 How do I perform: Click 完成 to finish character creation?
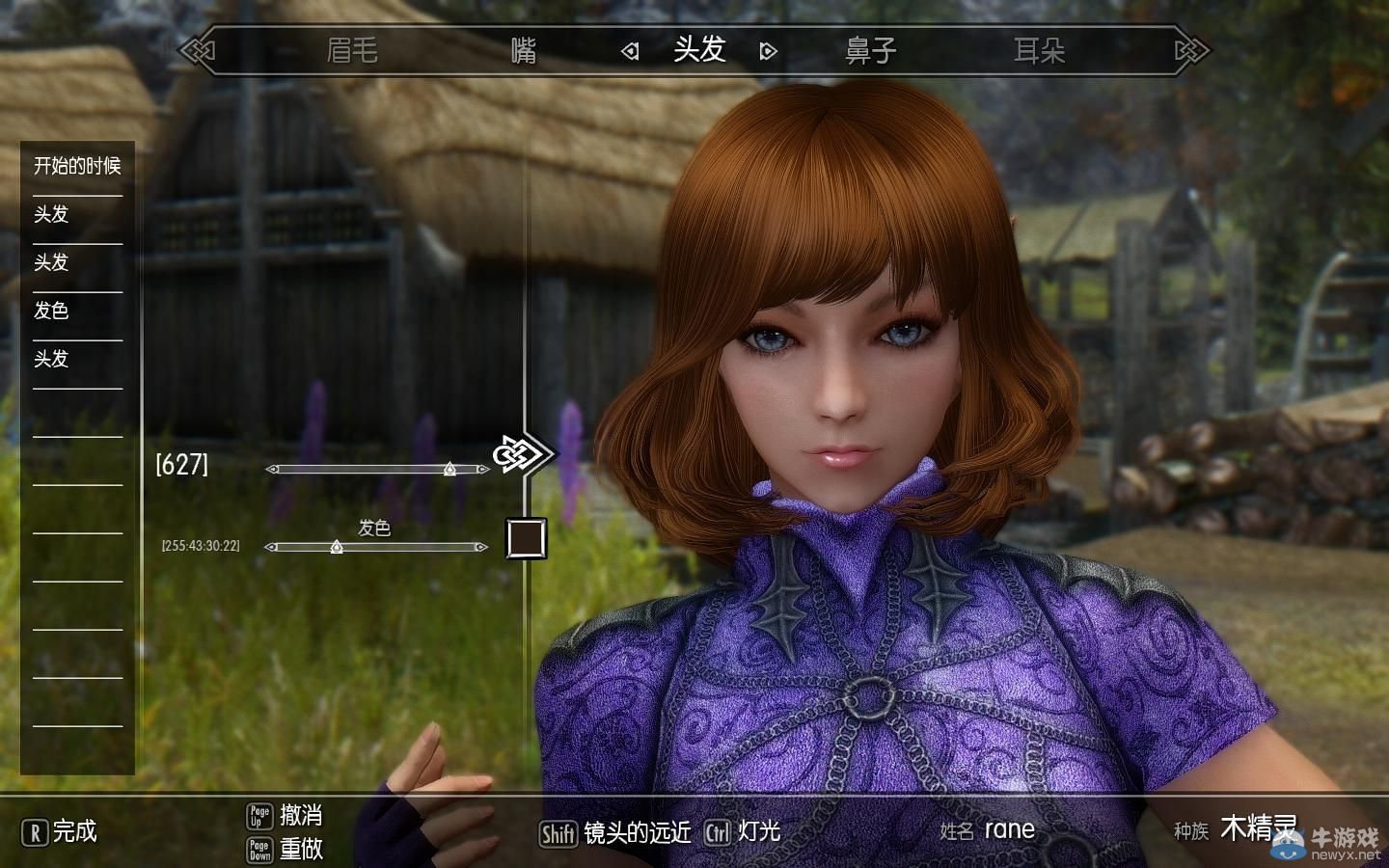[x=75, y=833]
